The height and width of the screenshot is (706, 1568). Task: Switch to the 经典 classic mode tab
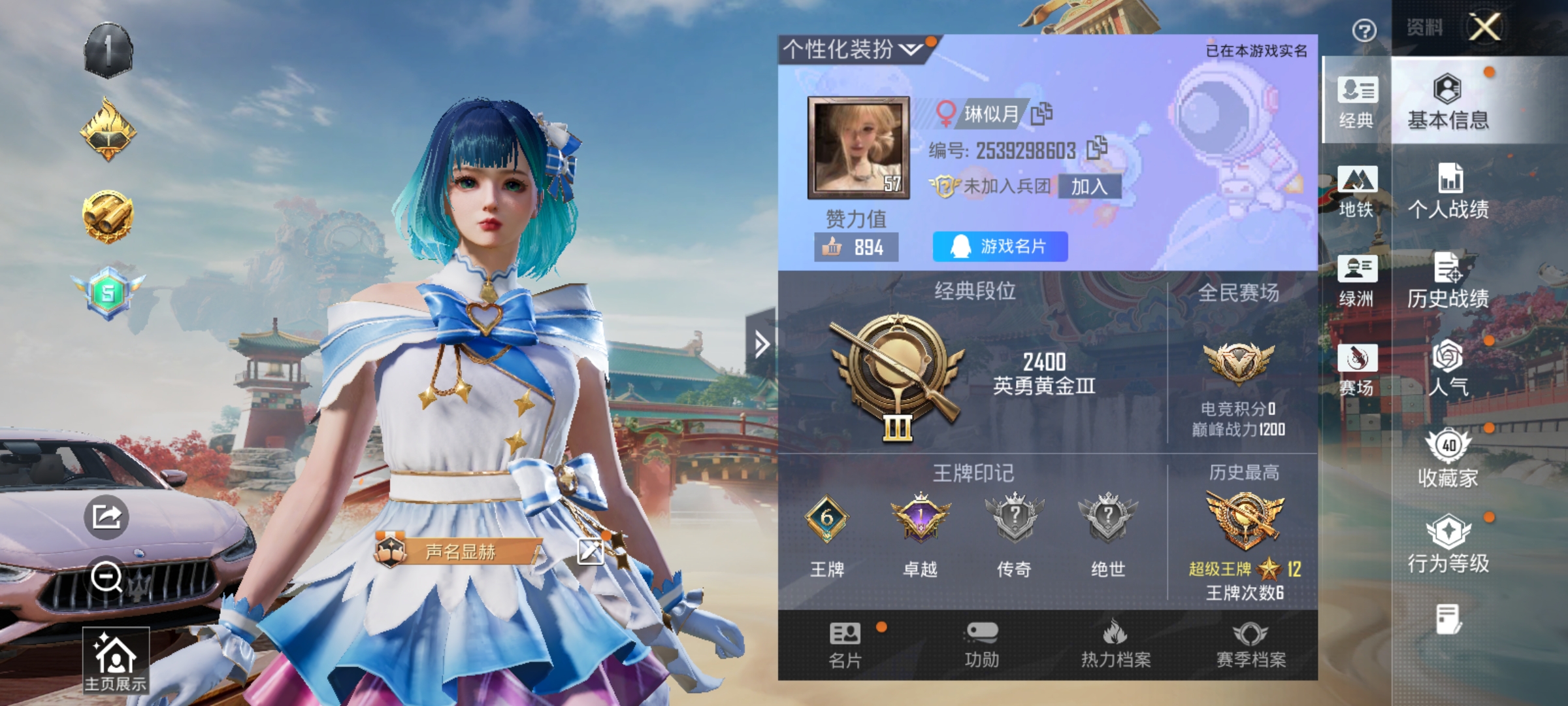[1356, 101]
